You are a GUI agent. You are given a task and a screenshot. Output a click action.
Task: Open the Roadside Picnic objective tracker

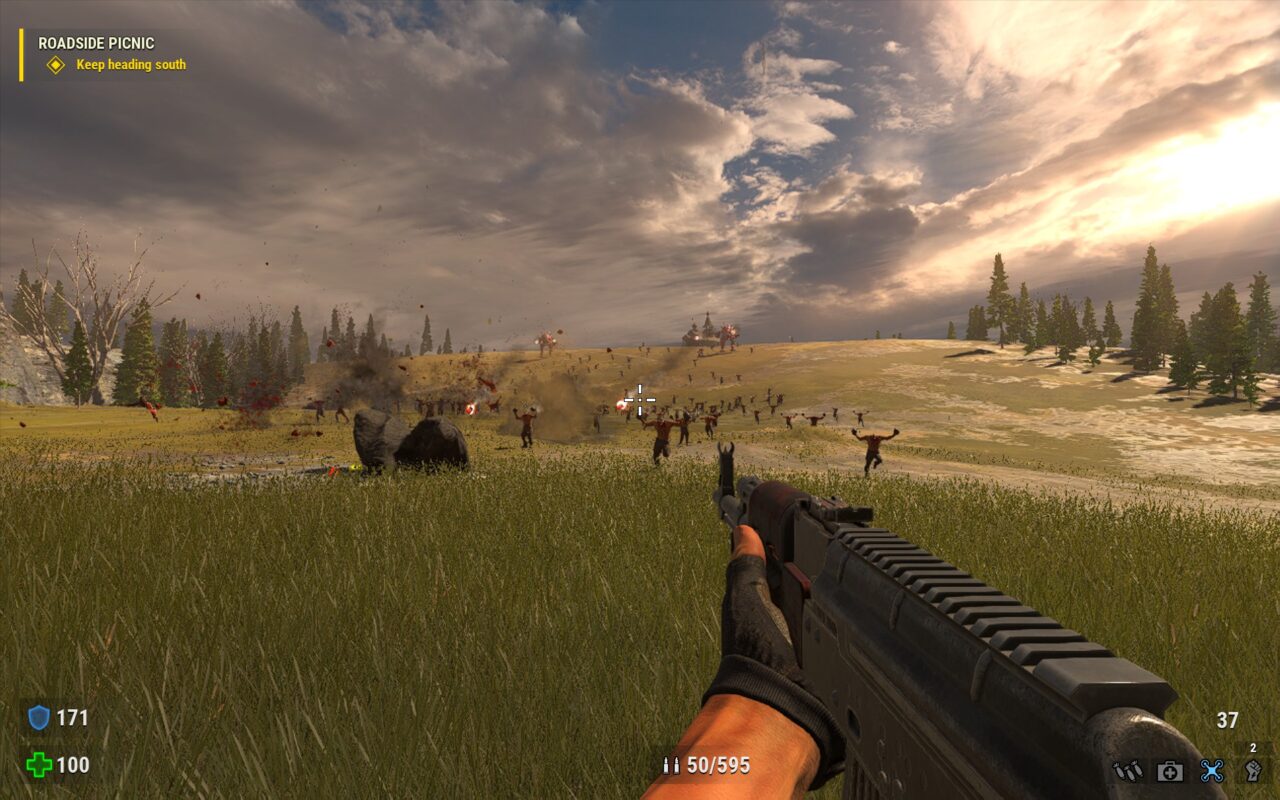pyautogui.click(x=96, y=44)
